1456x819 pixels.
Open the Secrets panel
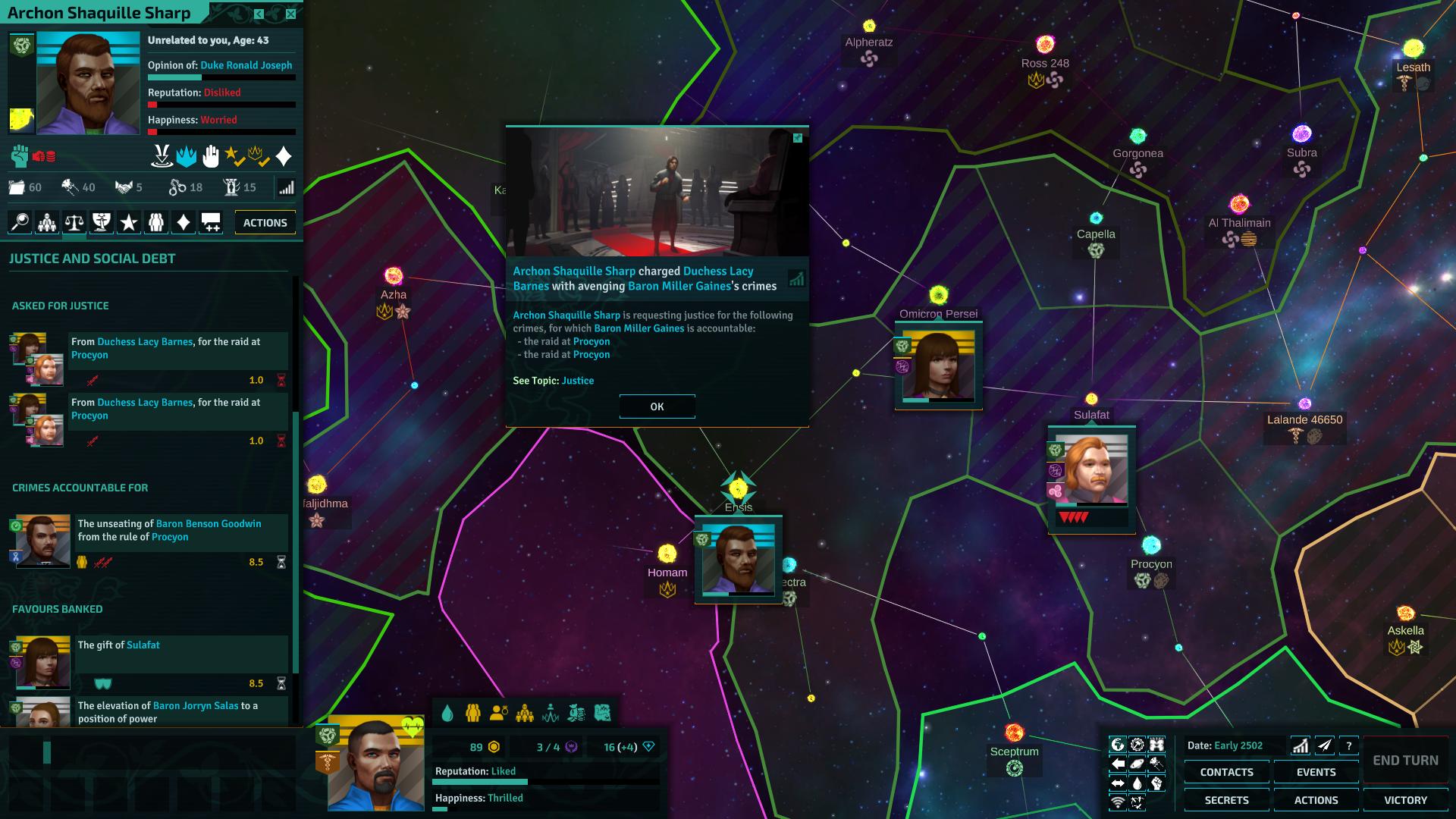[x=1226, y=799]
